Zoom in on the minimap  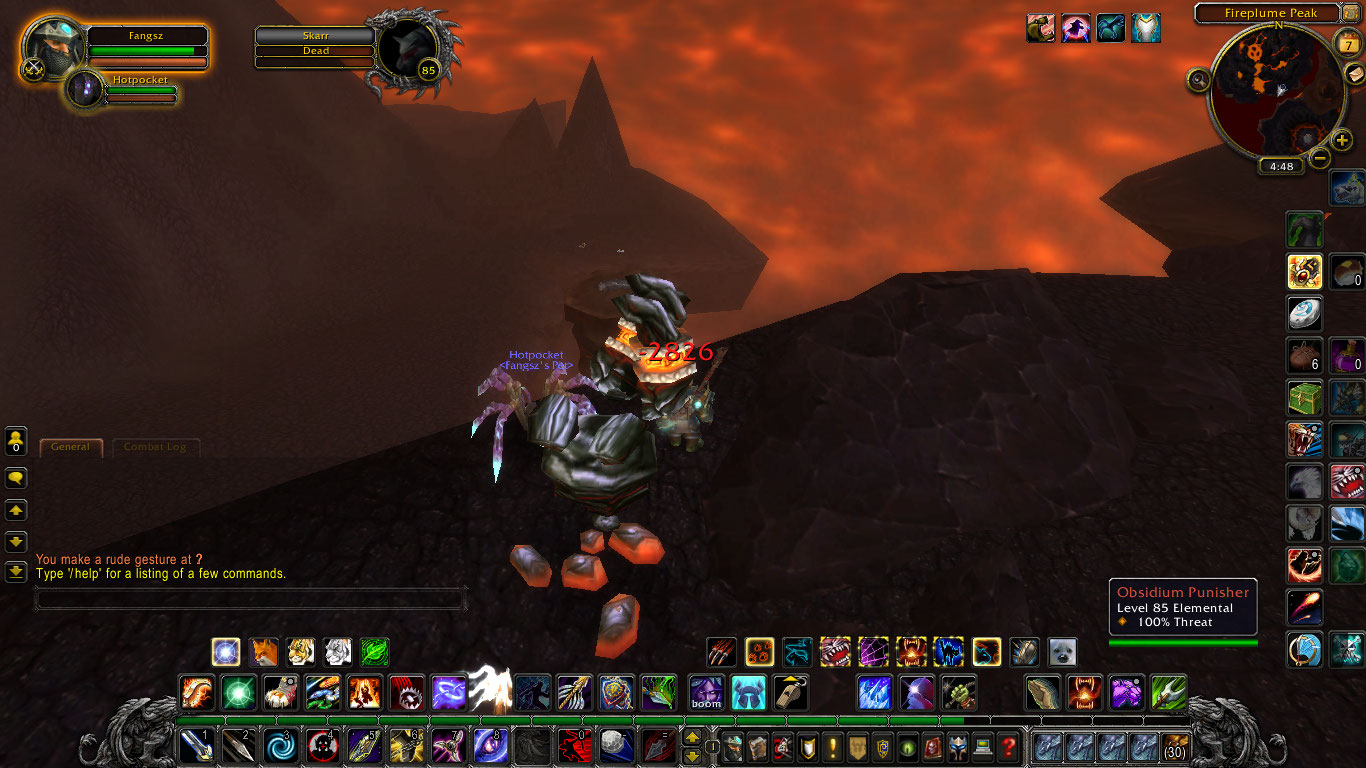click(1343, 140)
